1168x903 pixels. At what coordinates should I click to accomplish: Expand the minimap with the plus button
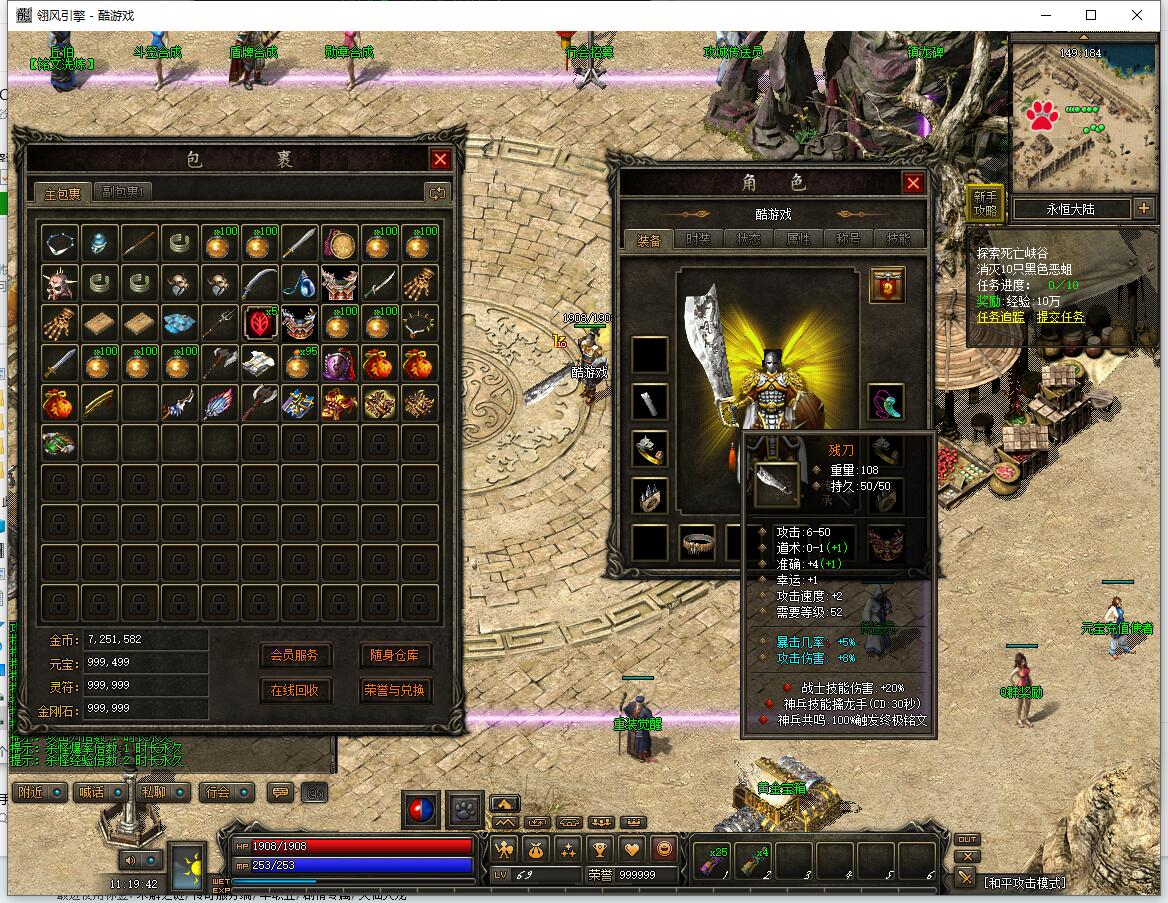click(1144, 209)
